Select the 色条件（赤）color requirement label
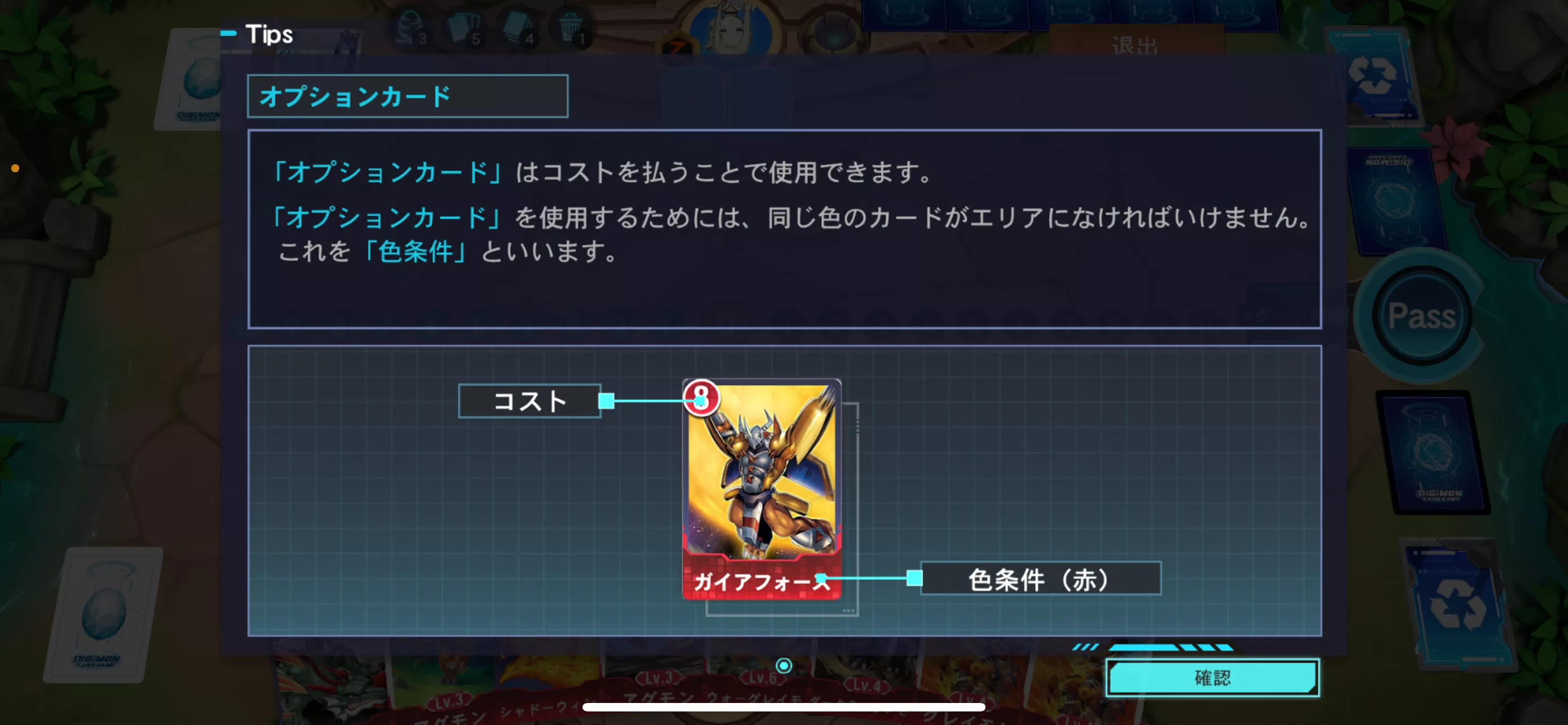 [x=1040, y=578]
